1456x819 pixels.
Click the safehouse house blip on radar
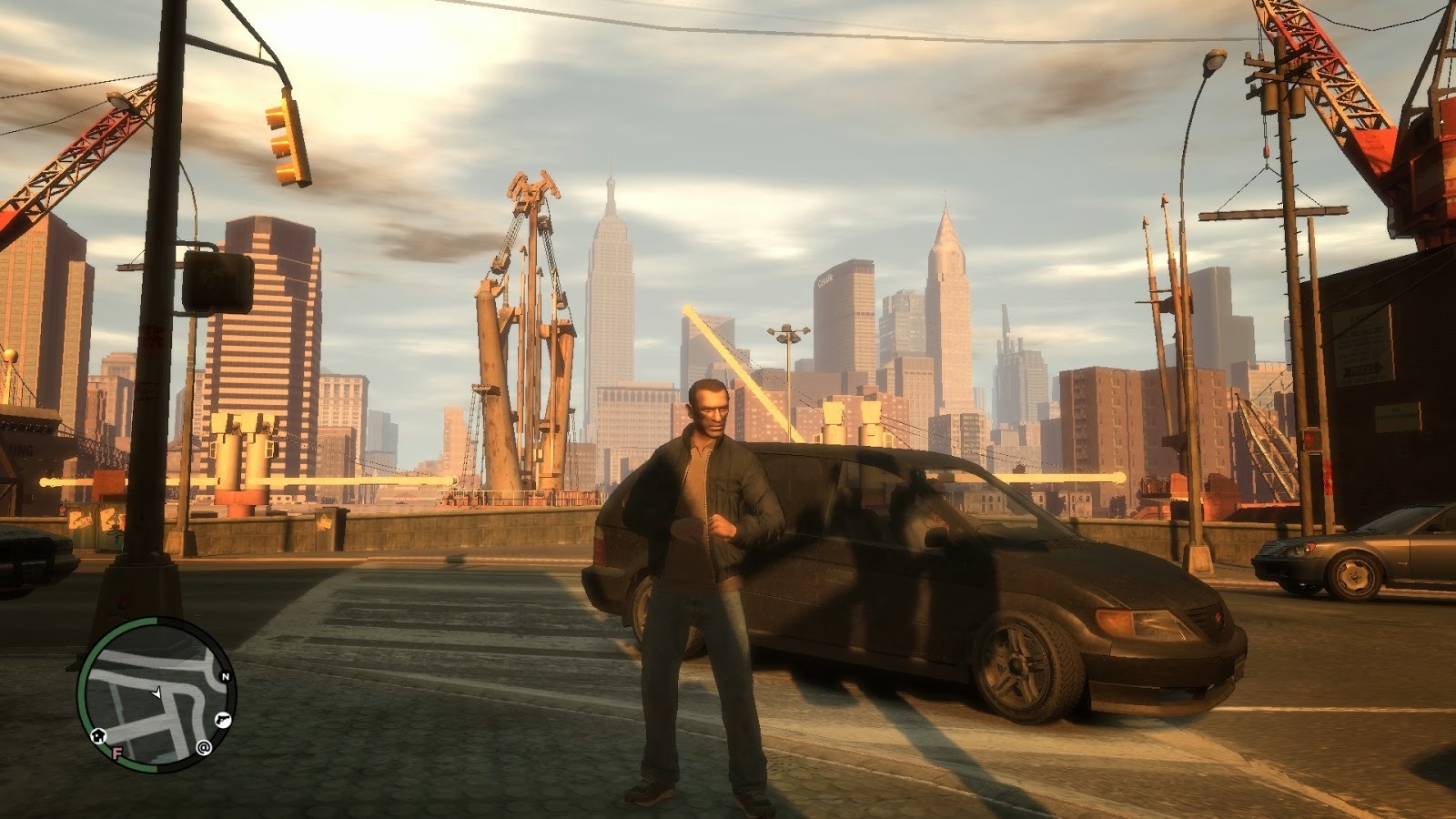pyautogui.click(x=97, y=735)
